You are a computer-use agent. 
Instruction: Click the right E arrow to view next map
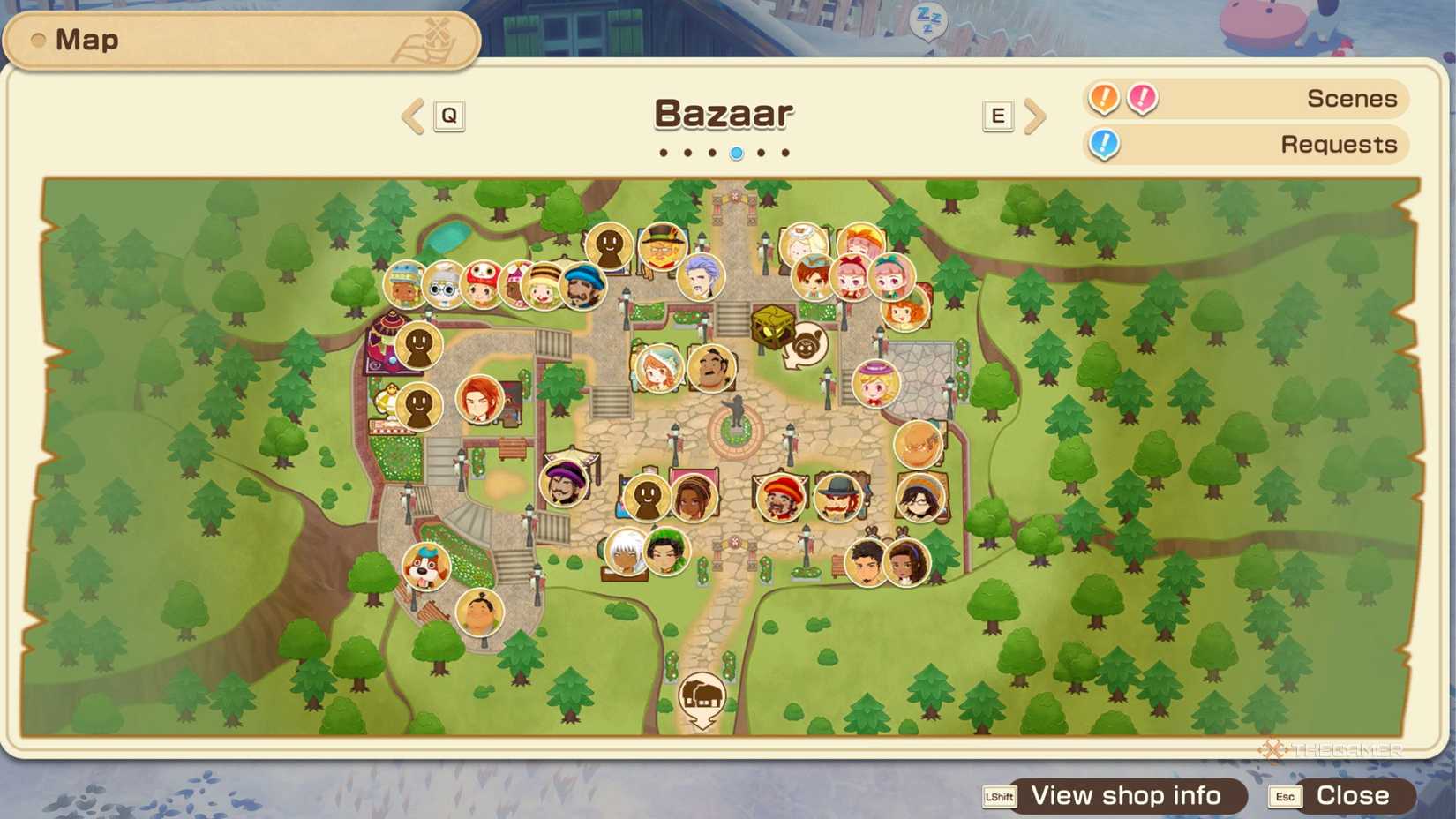(x=1036, y=116)
